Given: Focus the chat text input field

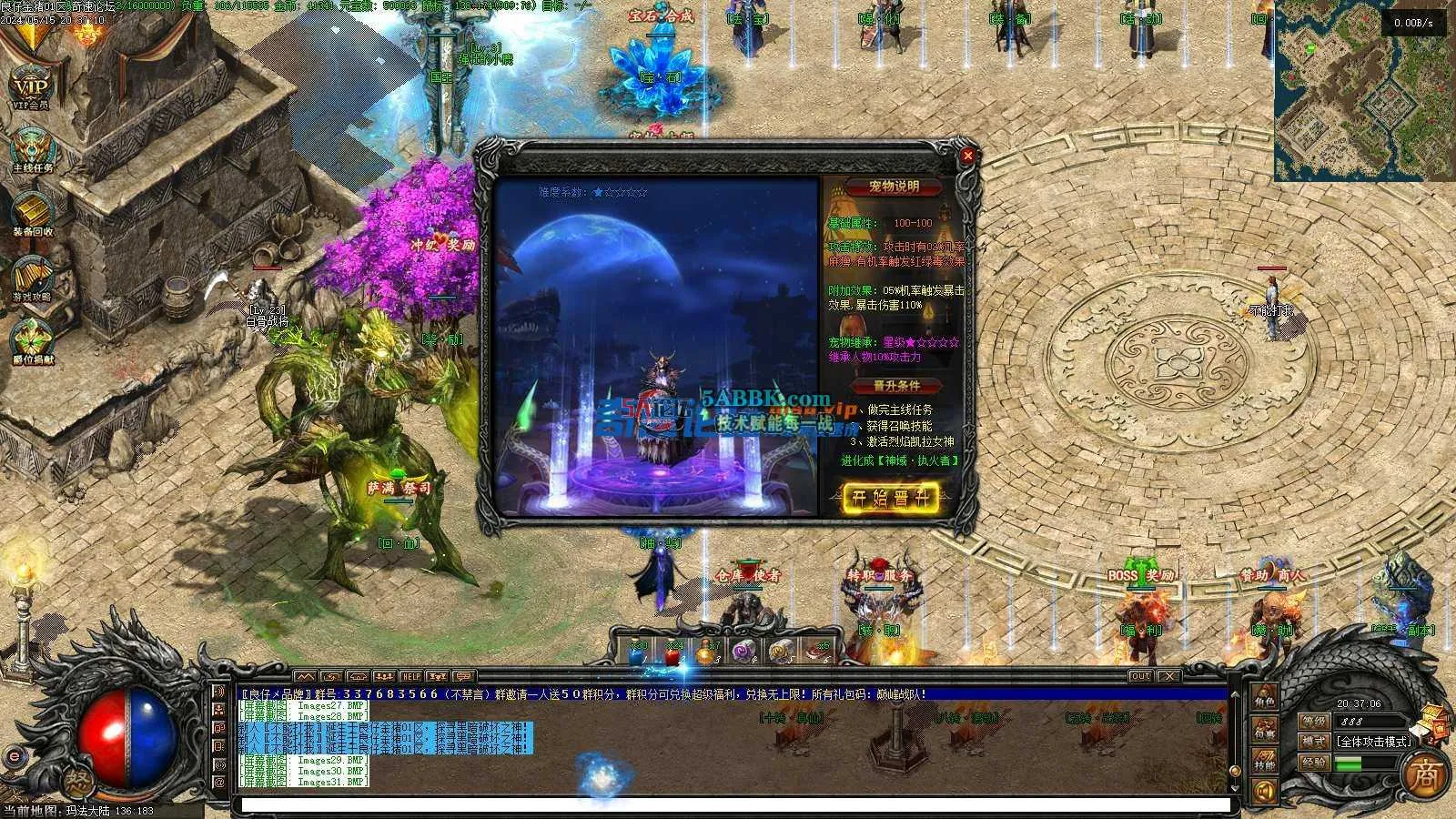Looking at the screenshot, I should point(733,805).
